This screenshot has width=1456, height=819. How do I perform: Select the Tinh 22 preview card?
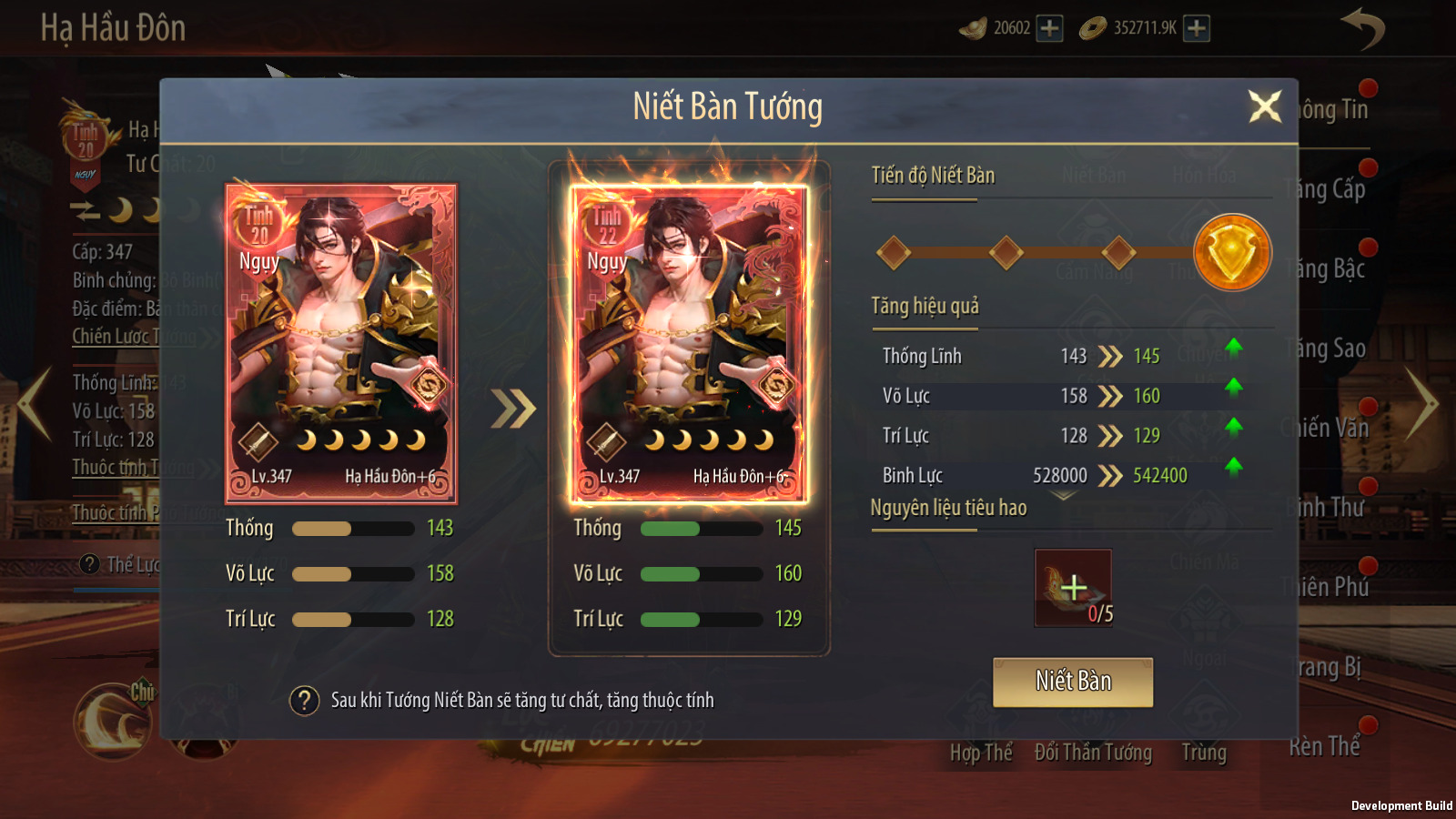coord(689,344)
